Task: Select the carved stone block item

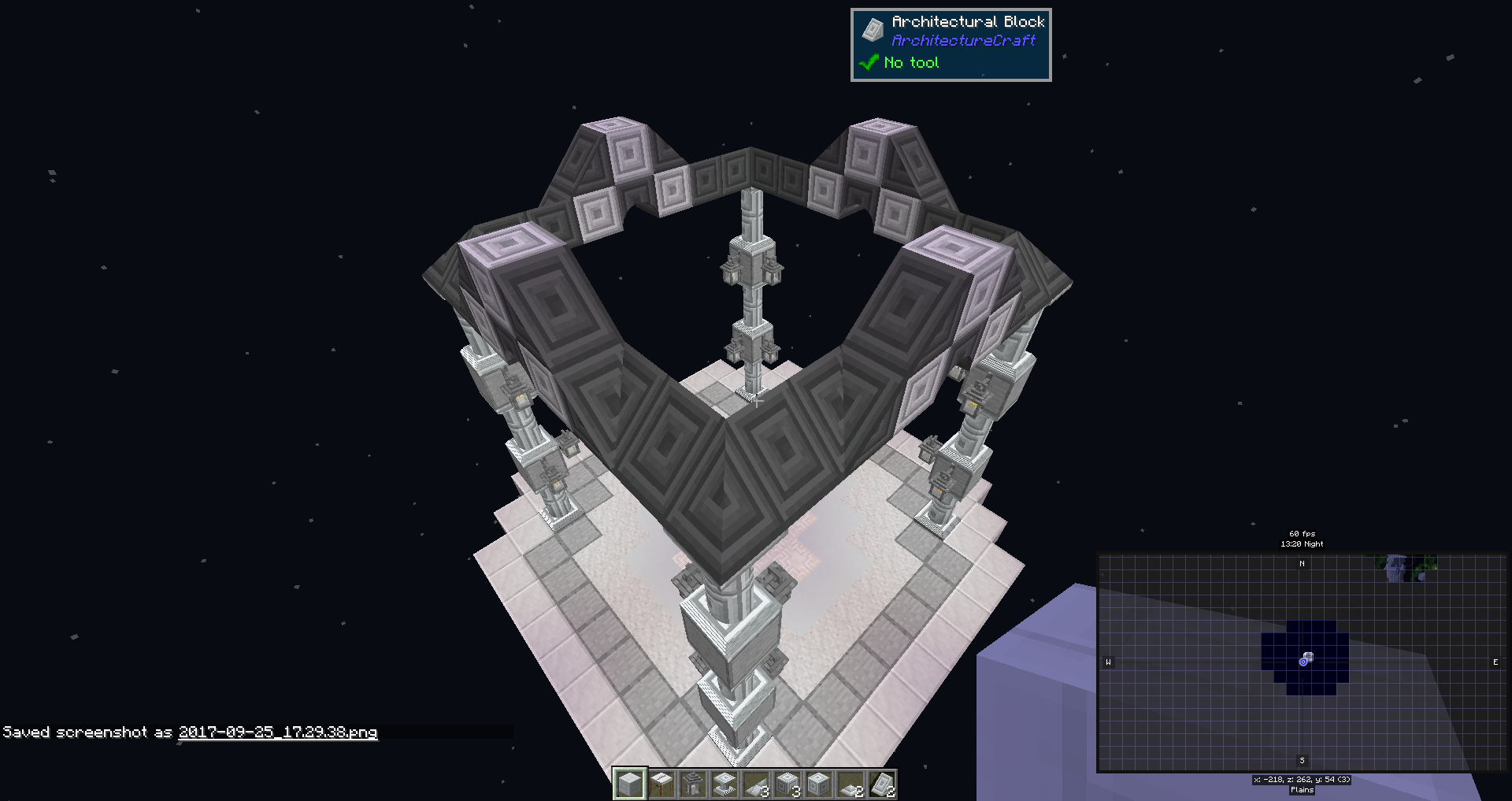Action: tap(820, 784)
